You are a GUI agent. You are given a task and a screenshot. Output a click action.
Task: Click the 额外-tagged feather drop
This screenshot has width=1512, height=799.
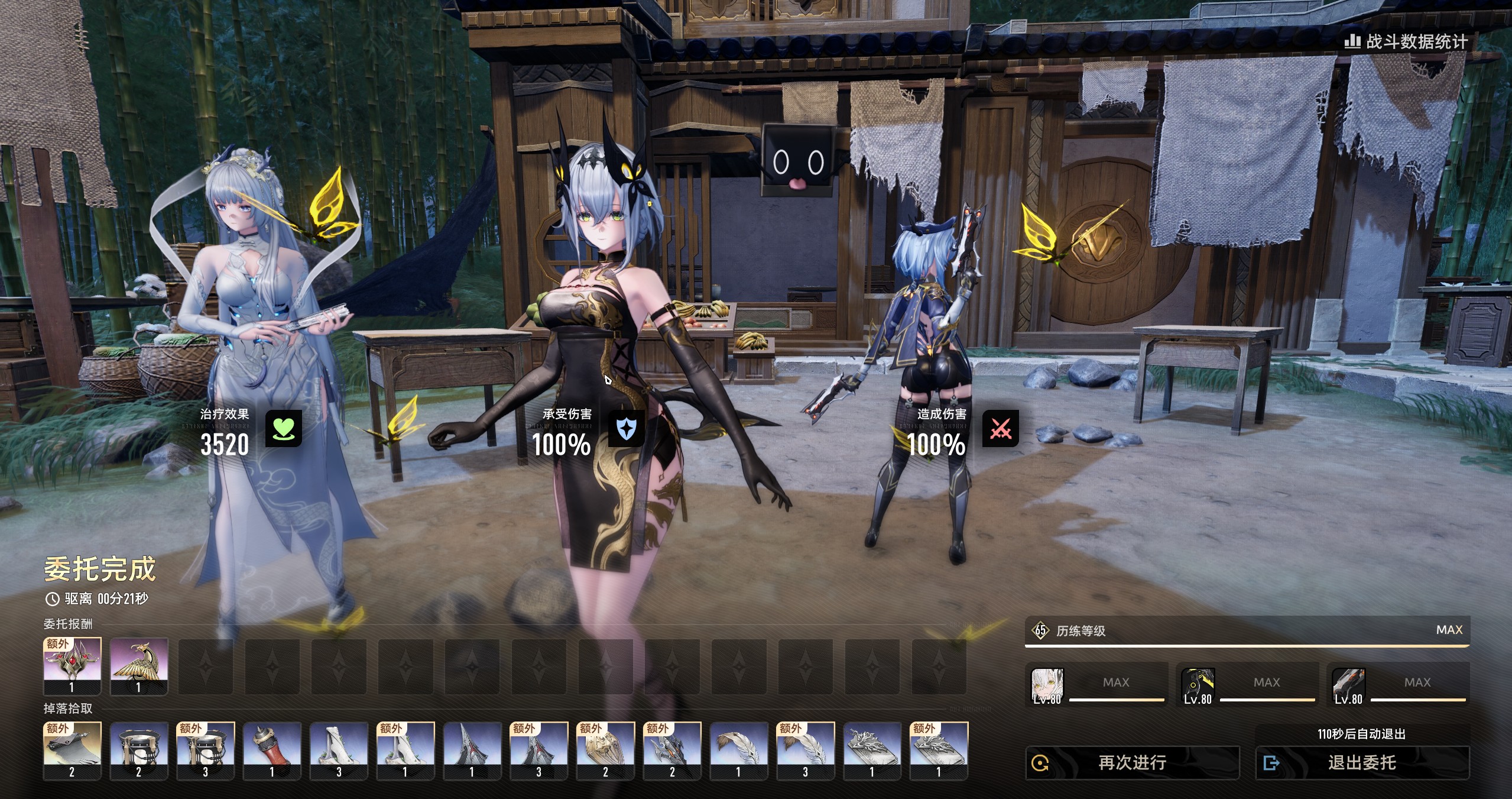pyautogui.click(x=805, y=749)
